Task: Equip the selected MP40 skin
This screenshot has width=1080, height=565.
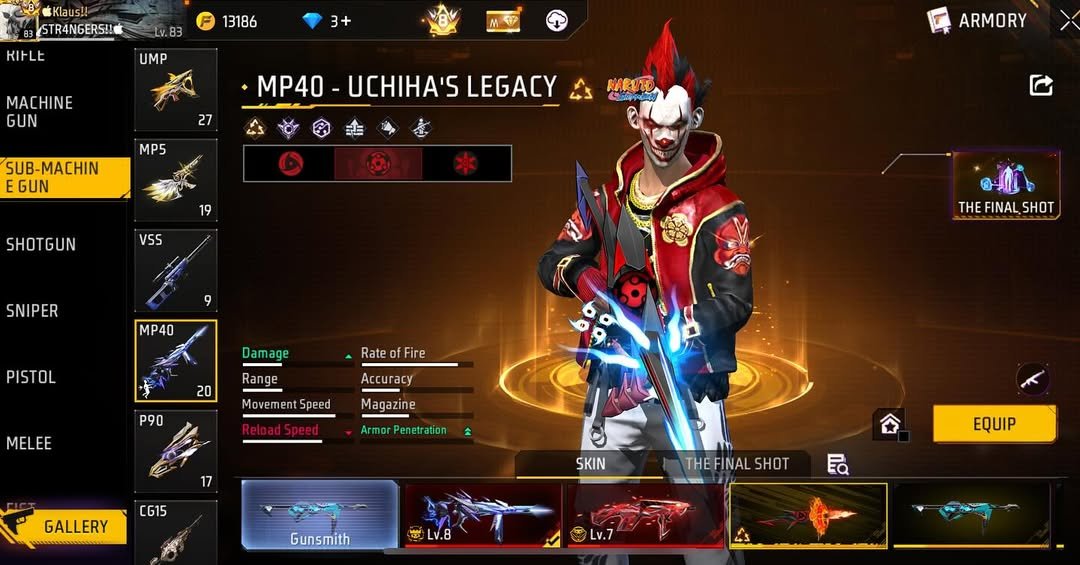Action: point(994,424)
